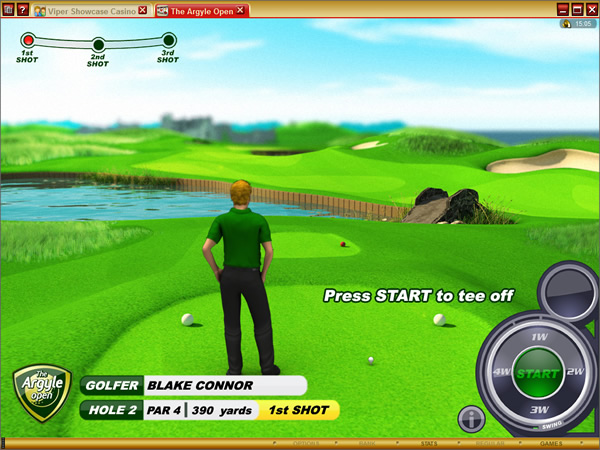The image size is (600, 450).
Task: Close the game window
Action: (x=591, y=9)
